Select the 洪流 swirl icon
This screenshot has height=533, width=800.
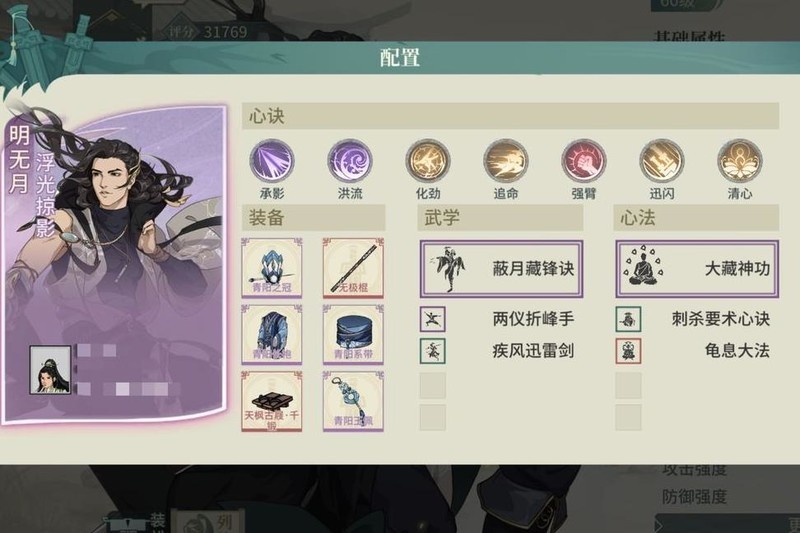(350, 160)
